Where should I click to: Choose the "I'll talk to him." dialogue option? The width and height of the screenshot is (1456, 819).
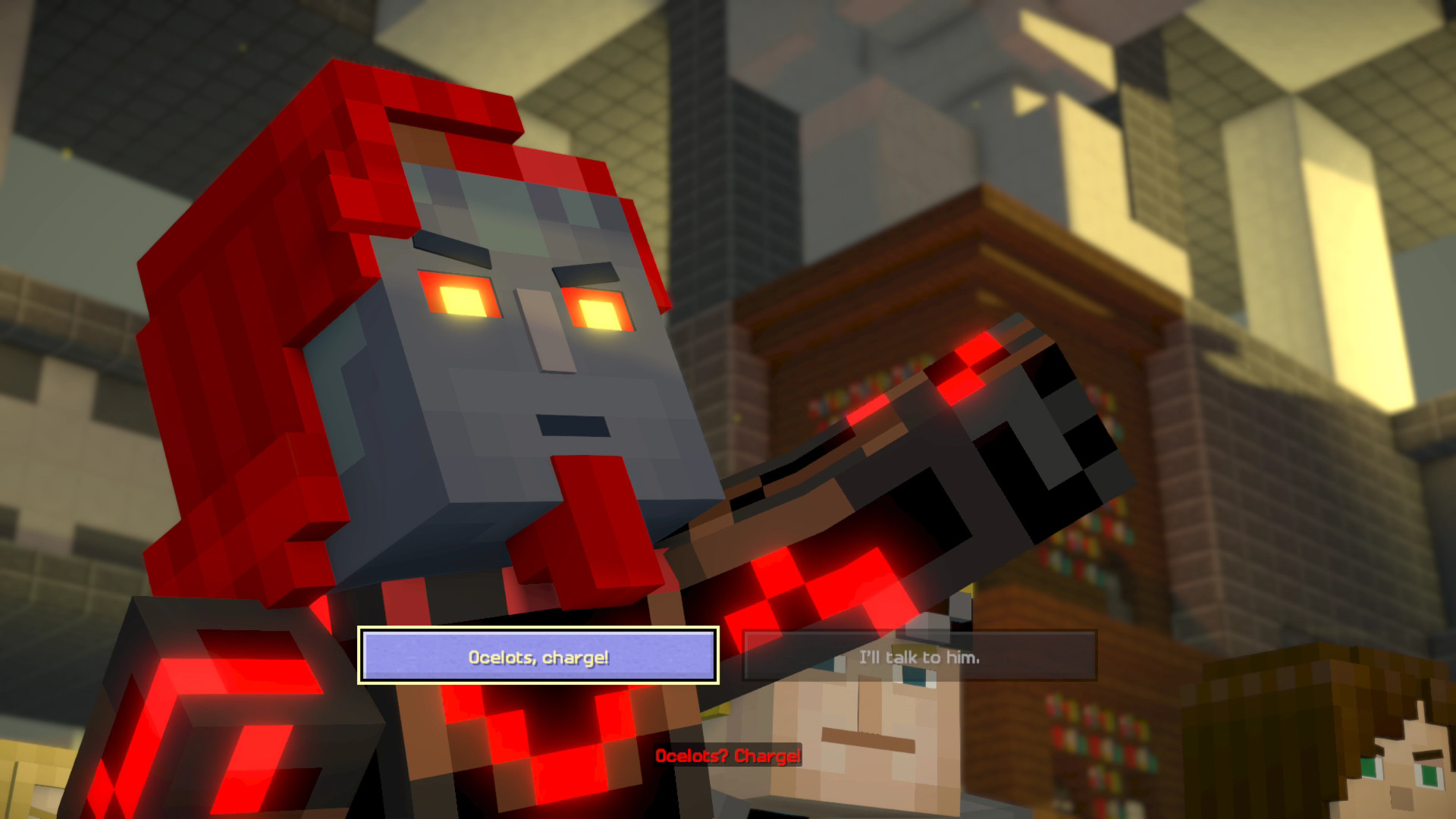pyautogui.click(x=919, y=658)
